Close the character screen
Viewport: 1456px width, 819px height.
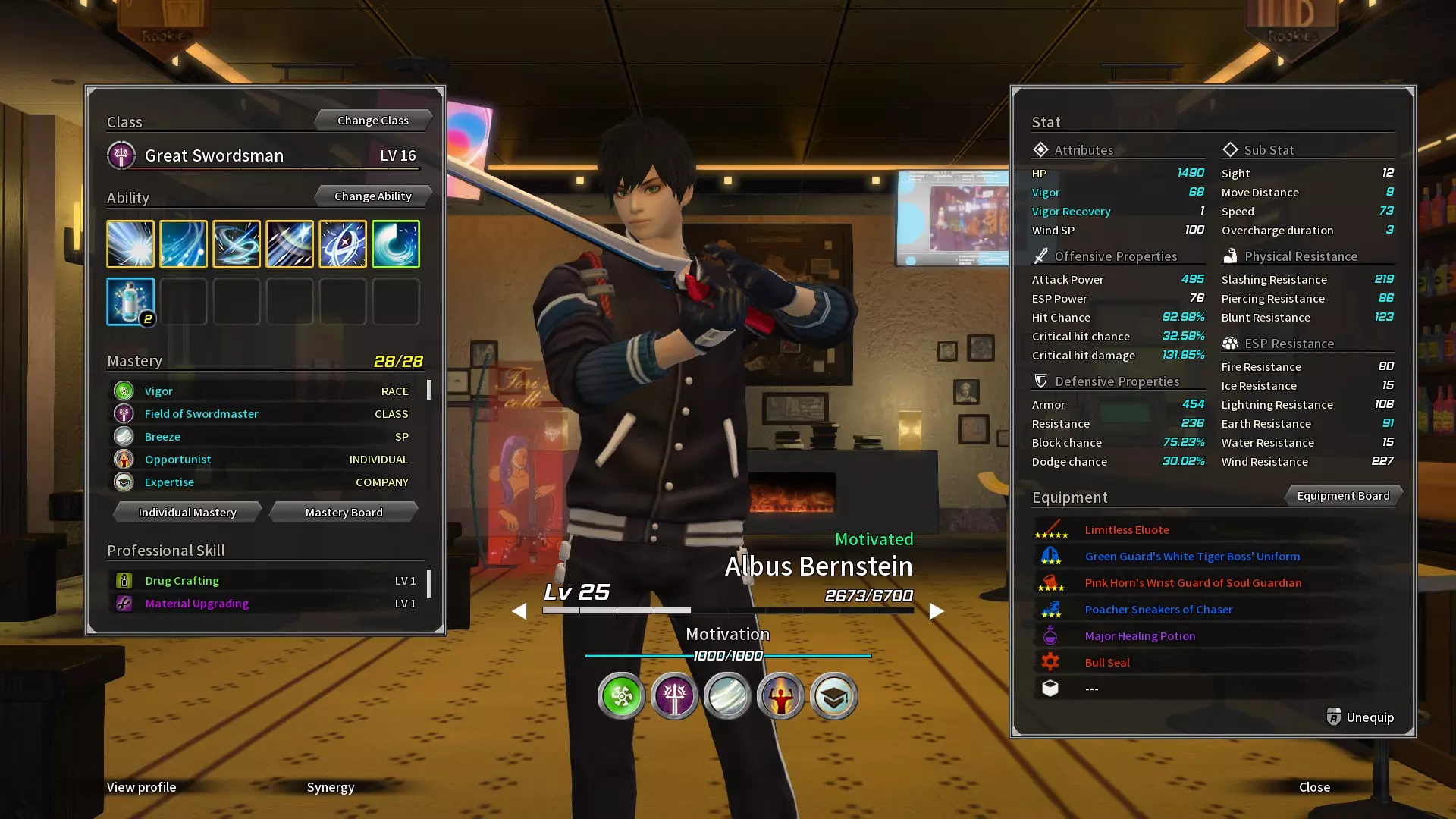point(1314,787)
